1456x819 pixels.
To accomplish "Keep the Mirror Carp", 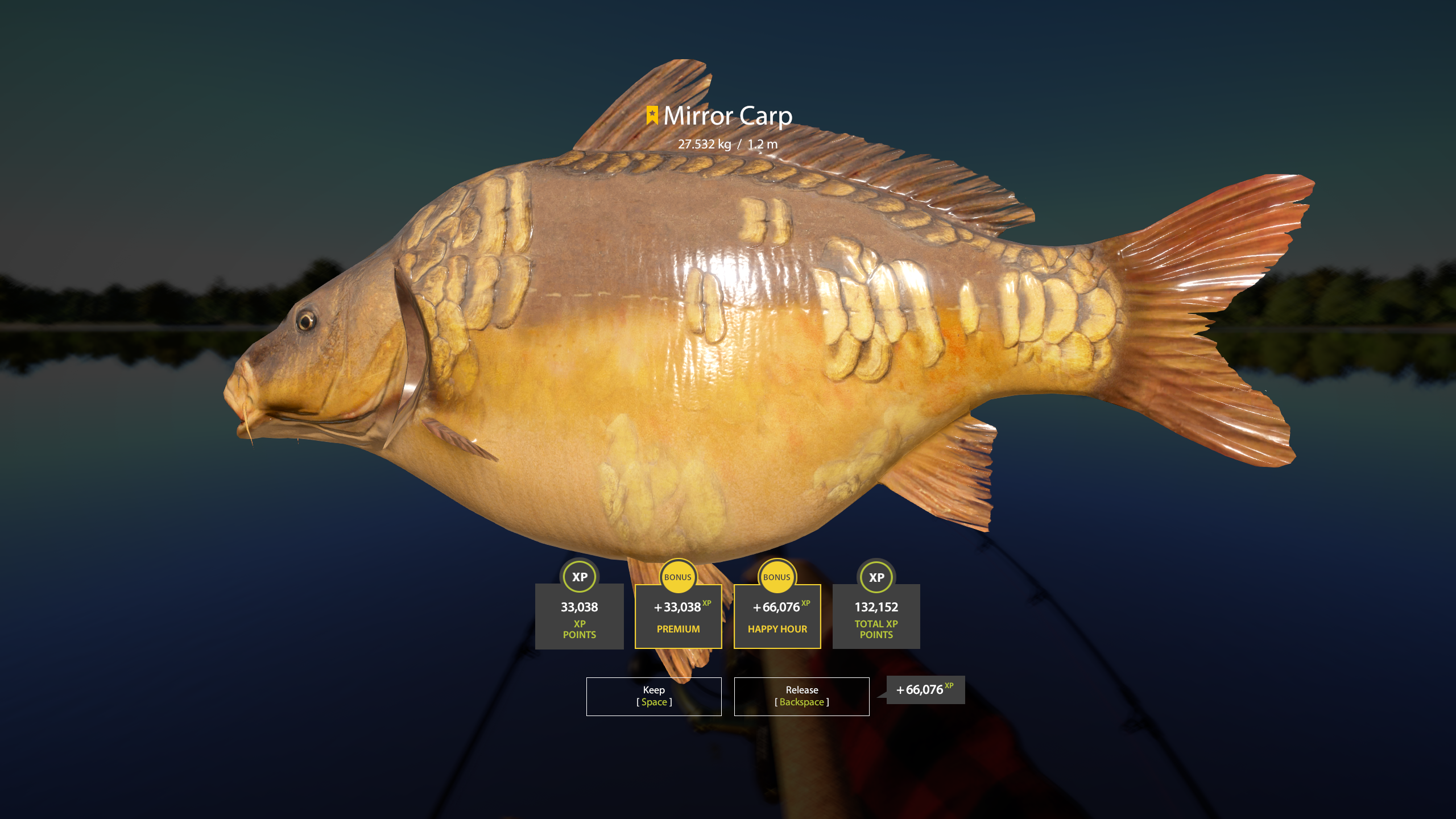I will 653,696.
